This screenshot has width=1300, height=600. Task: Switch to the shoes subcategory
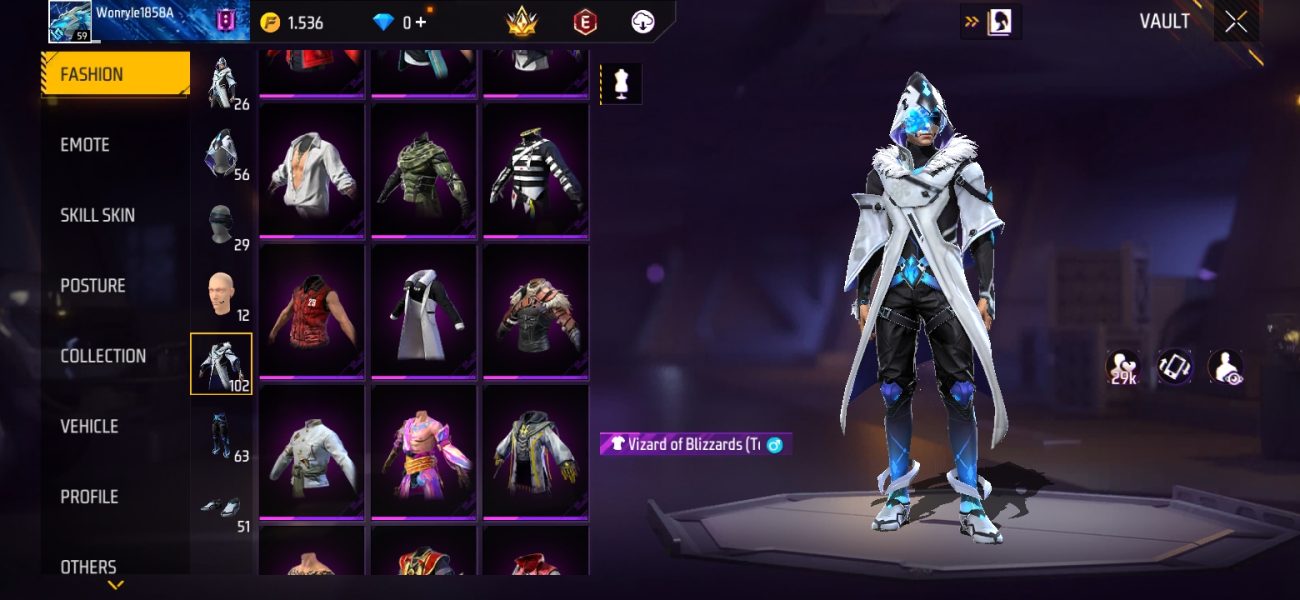tap(221, 508)
